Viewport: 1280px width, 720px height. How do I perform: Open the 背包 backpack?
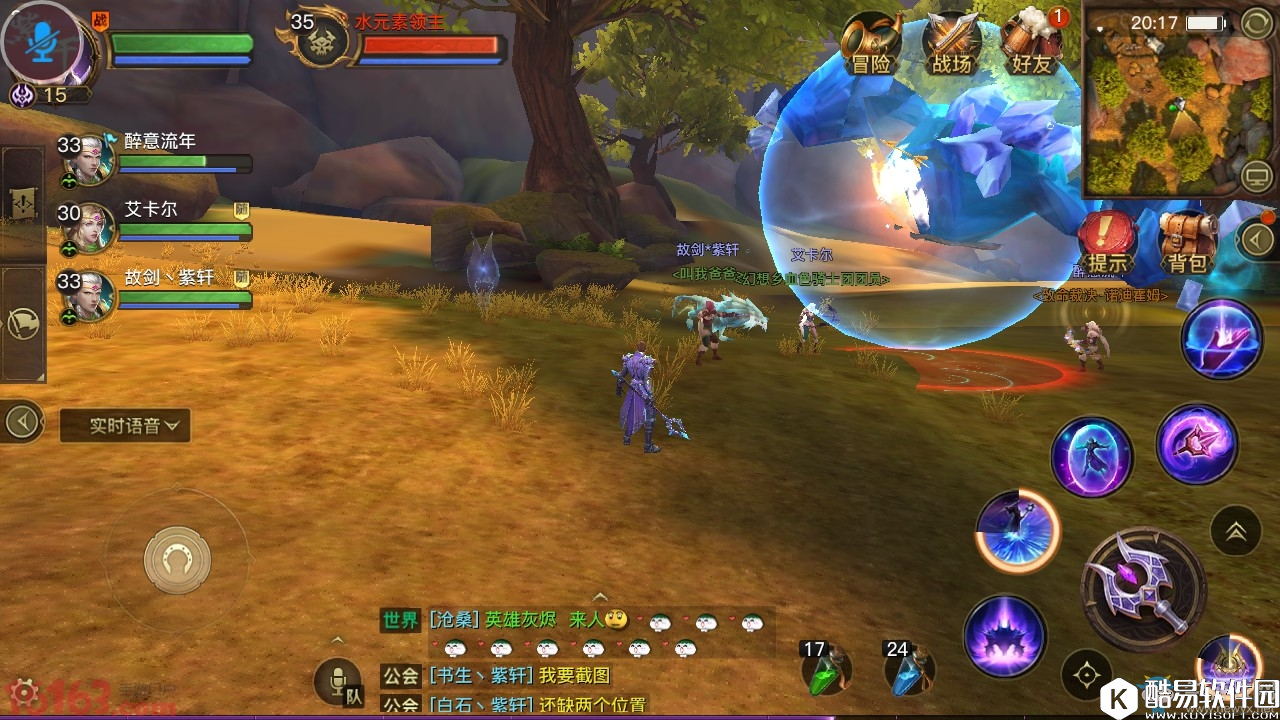pos(1188,242)
